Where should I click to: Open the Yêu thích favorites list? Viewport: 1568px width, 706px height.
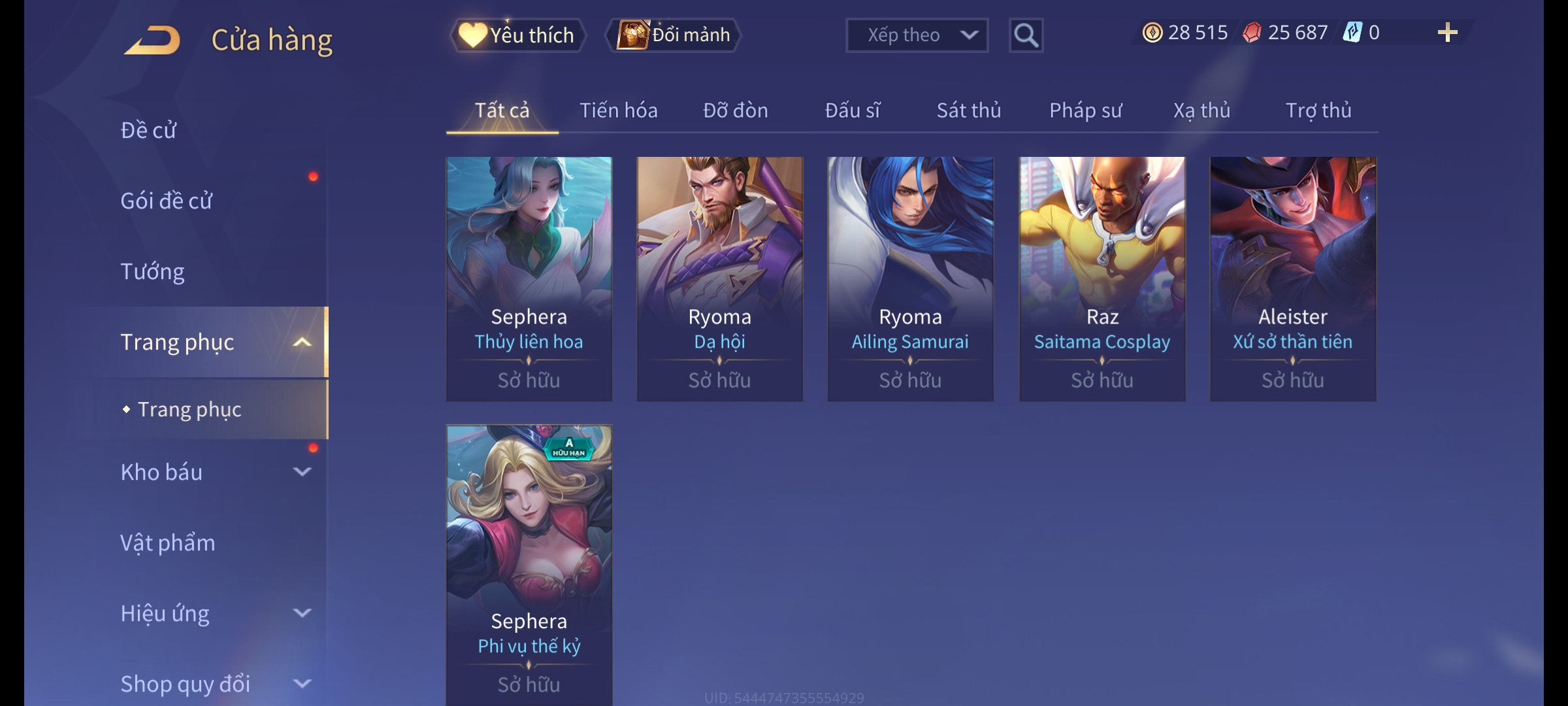[x=517, y=35]
